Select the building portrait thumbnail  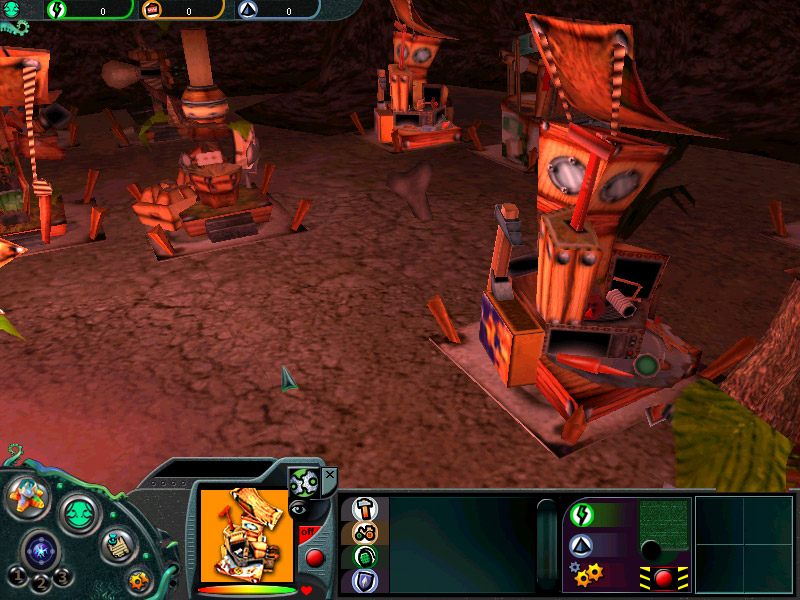(245, 535)
